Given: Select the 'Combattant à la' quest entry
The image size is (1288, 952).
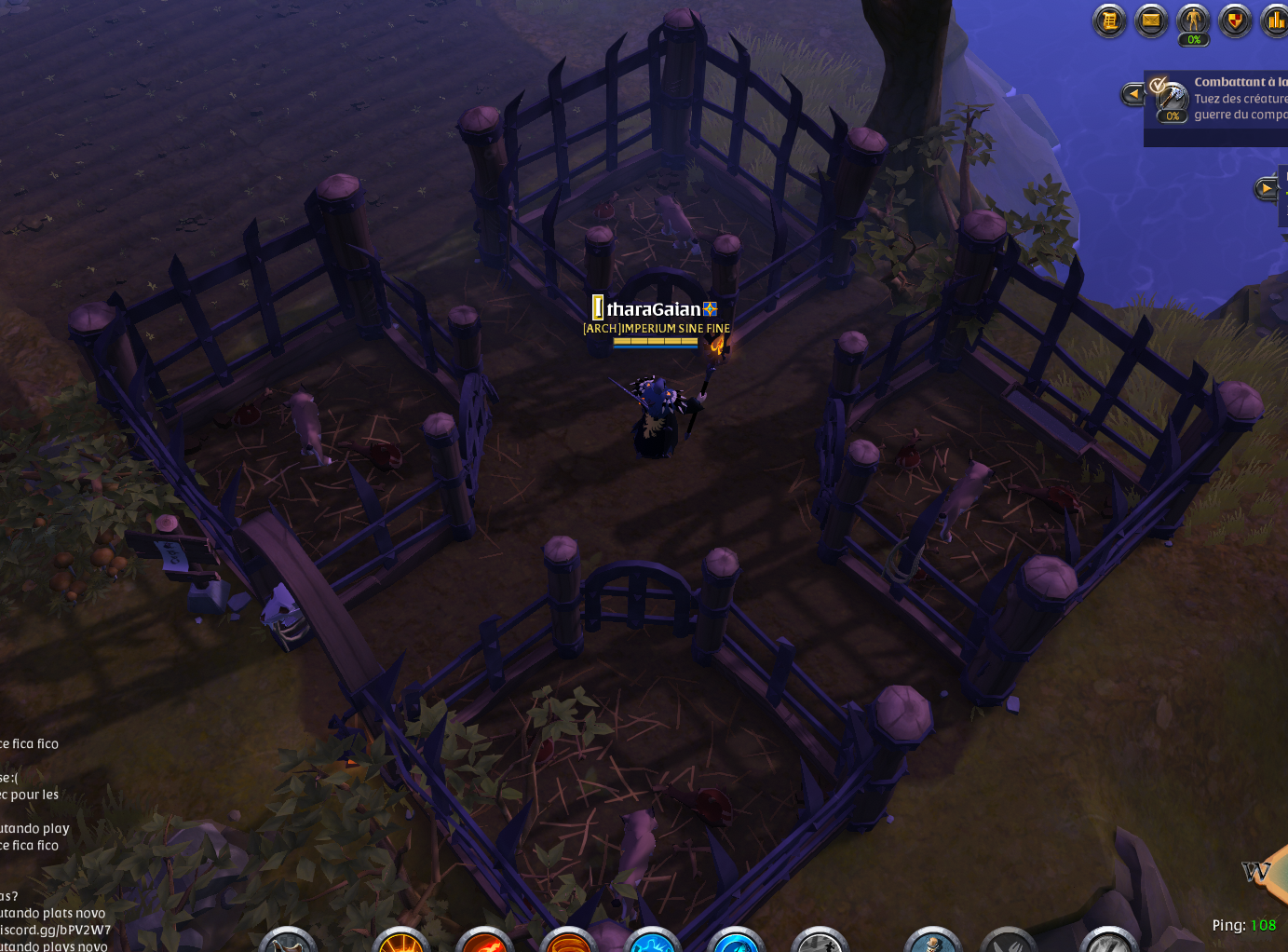Looking at the screenshot, I should point(1240,82).
